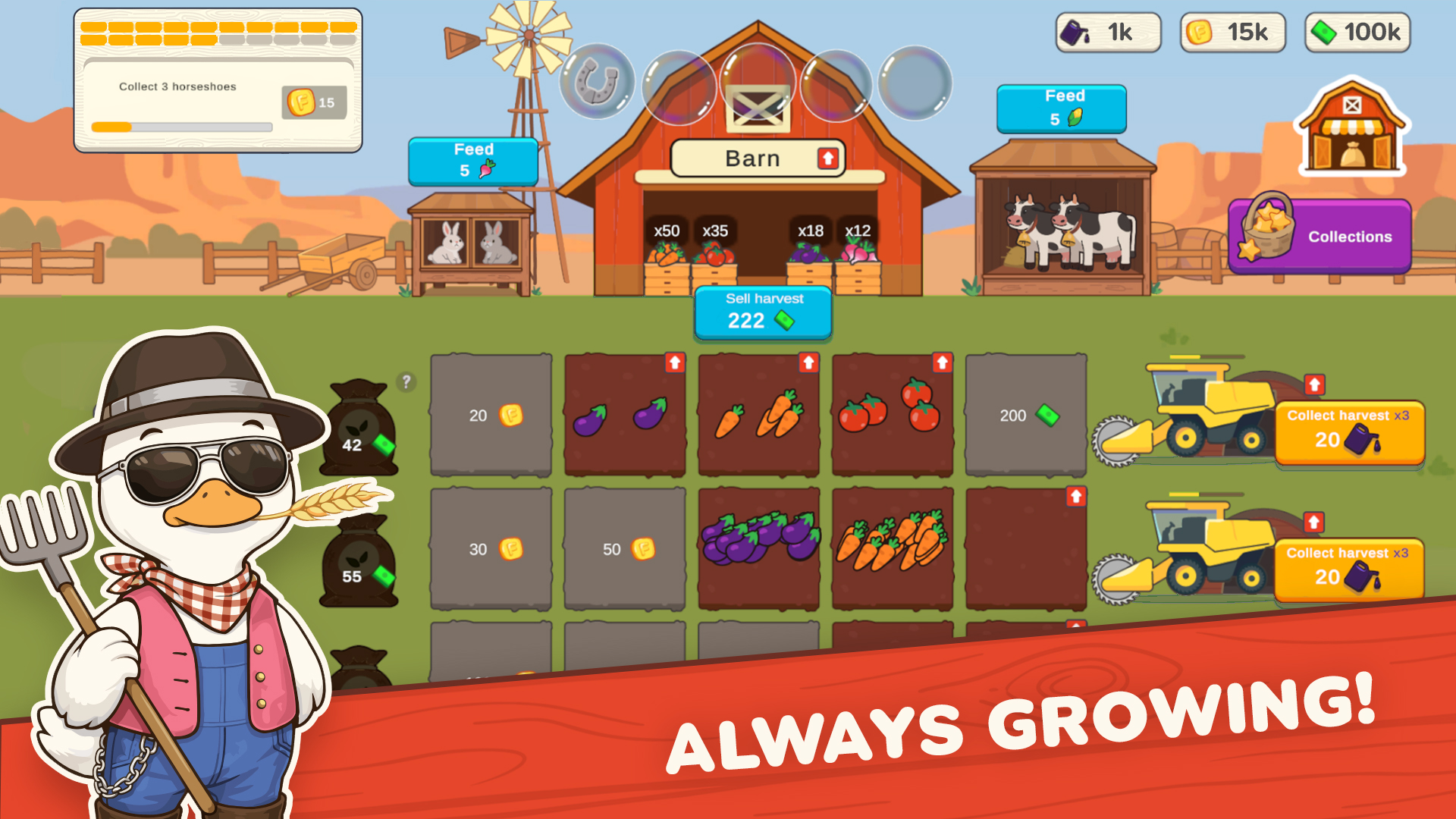Click the question mark near the seed bag

pos(406,384)
